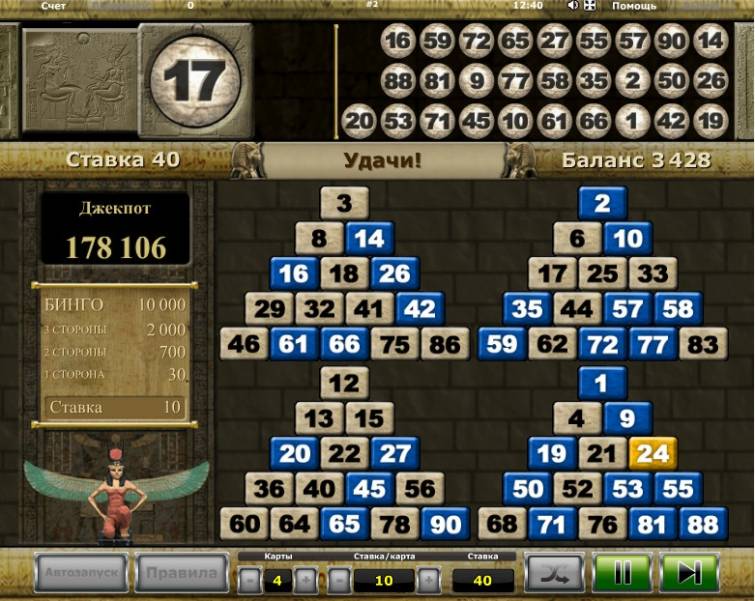The image size is (755, 601).
Task: Lower the Ставка/карта bet amount
Action: coord(340,580)
